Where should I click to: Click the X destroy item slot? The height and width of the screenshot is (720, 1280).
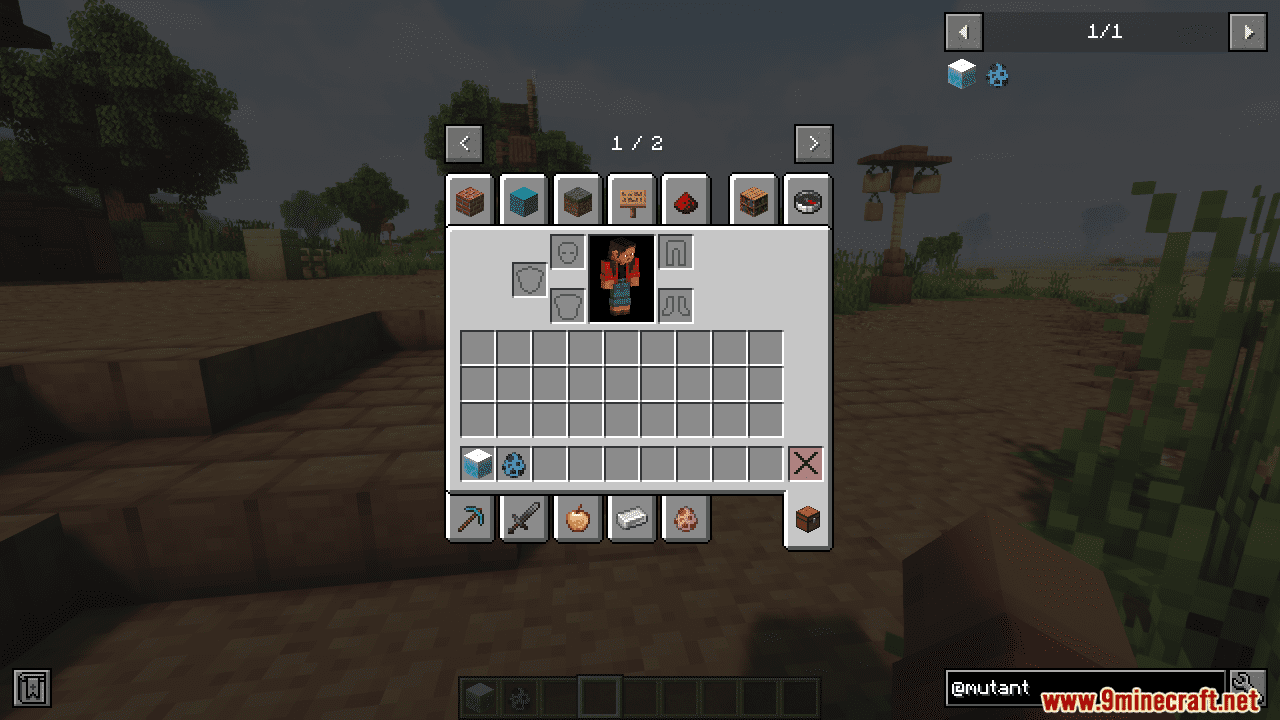pos(807,462)
